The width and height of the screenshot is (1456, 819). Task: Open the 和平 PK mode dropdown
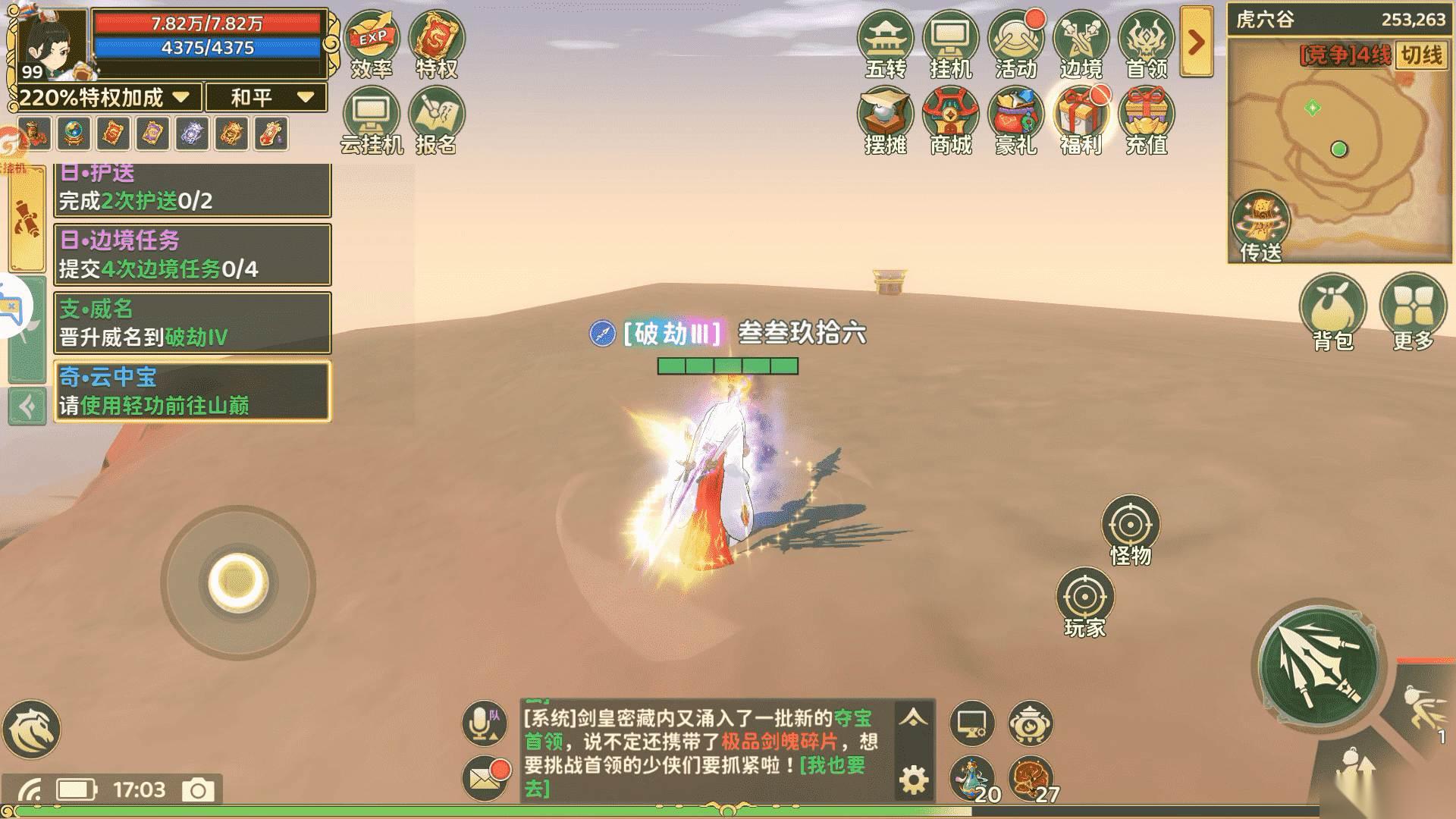tap(269, 97)
